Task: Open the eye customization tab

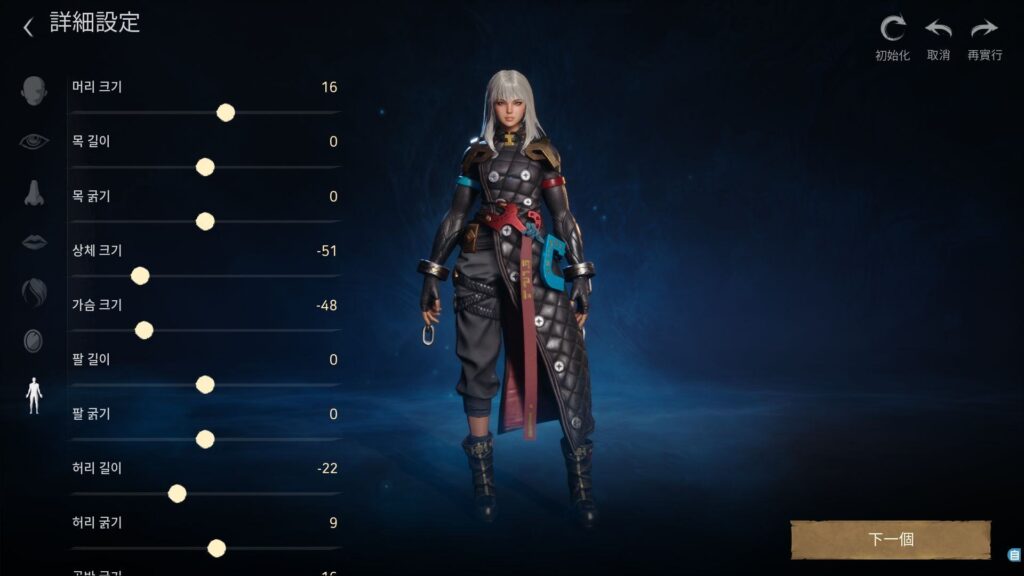Action: pos(34,141)
